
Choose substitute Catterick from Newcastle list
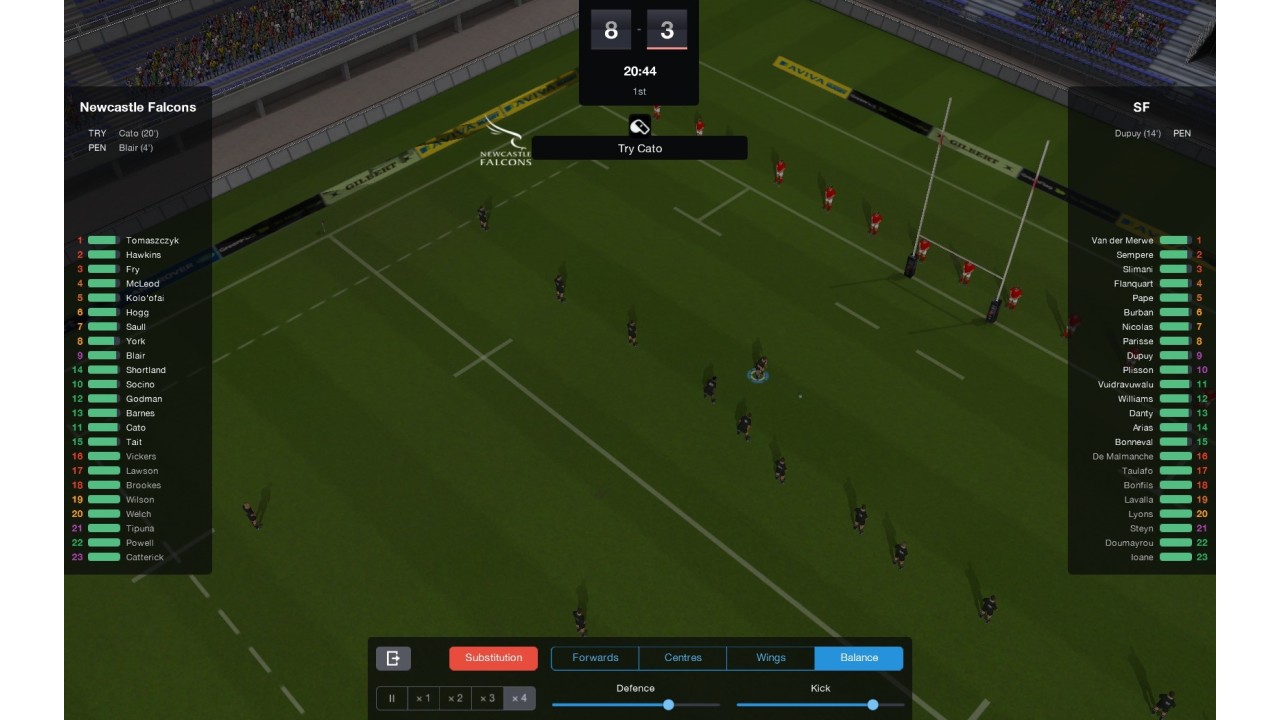coord(144,558)
